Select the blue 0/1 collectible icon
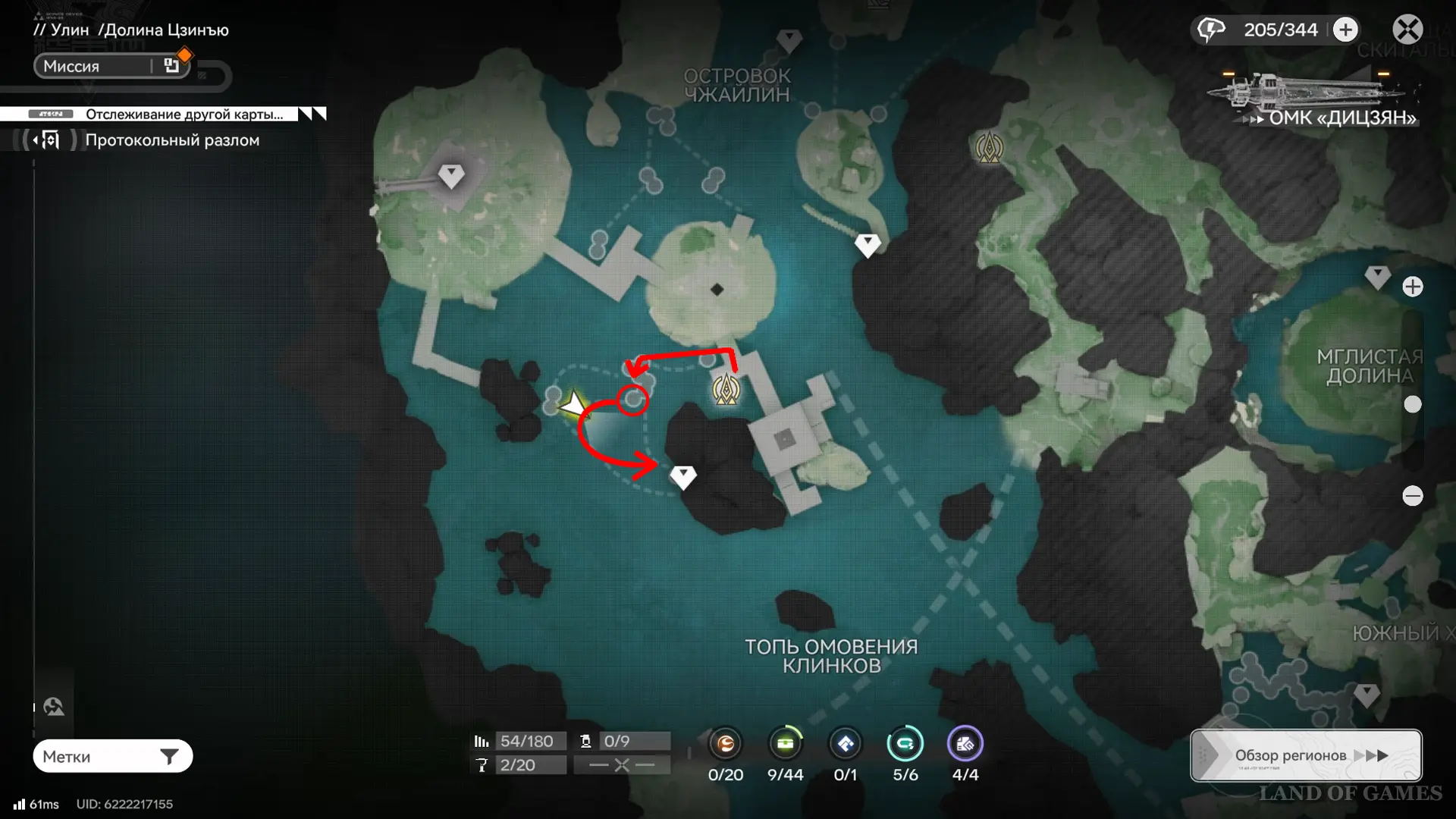1456x819 pixels. pyautogui.click(x=845, y=744)
